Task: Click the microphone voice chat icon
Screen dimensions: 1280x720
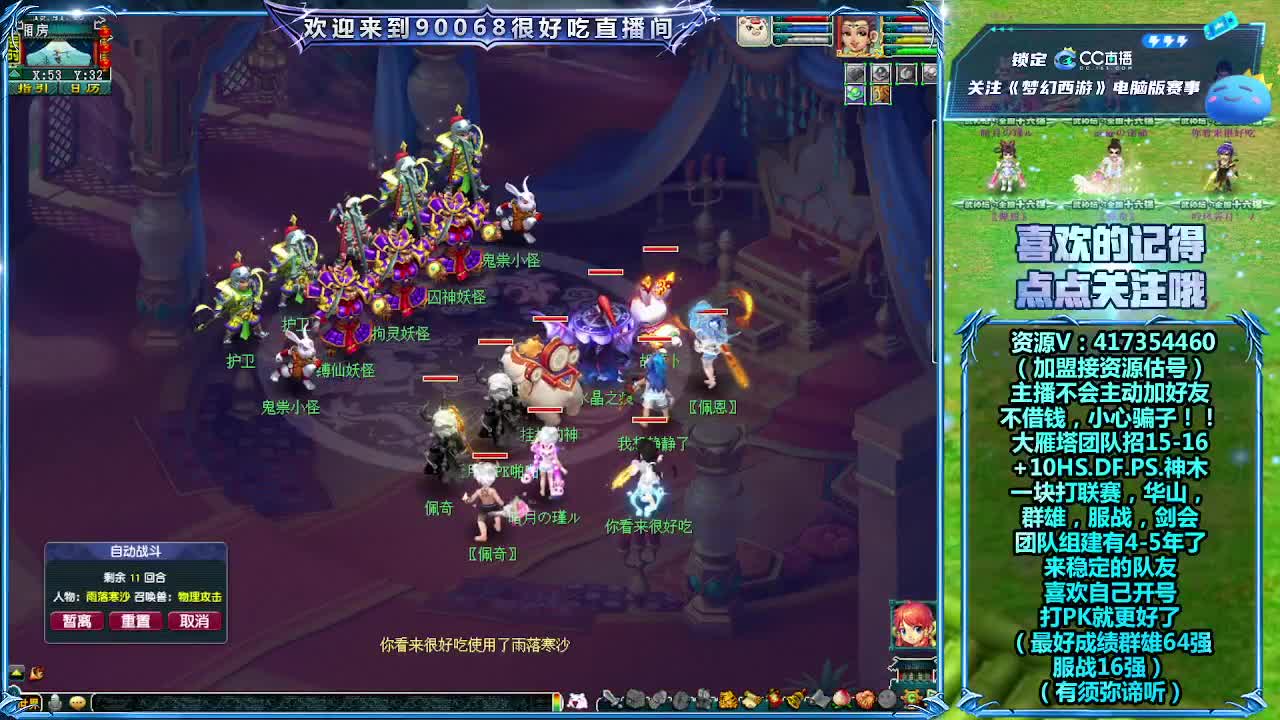Action: pyautogui.click(x=55, y=700)
